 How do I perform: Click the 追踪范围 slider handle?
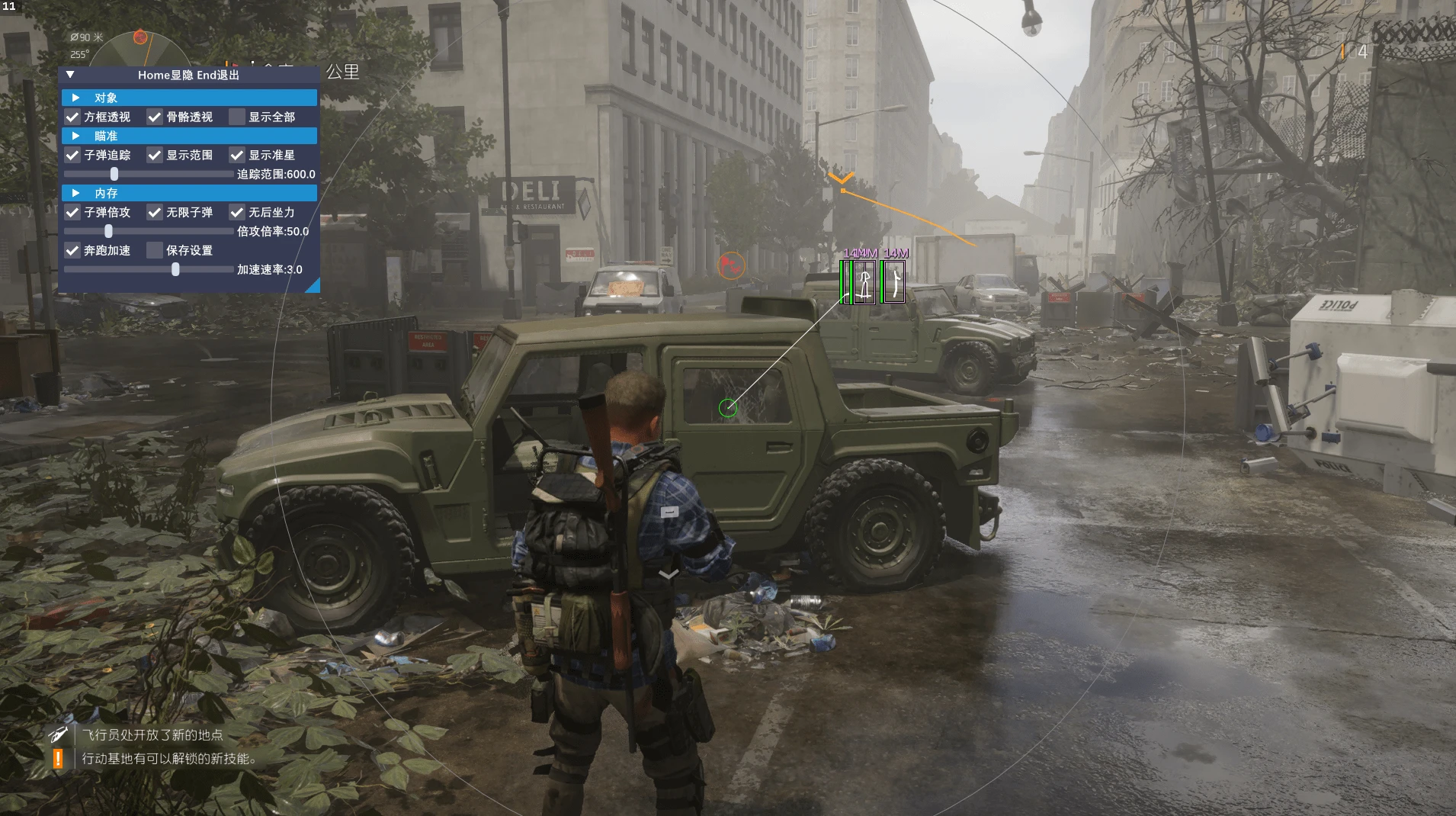(x=114, y=174)
